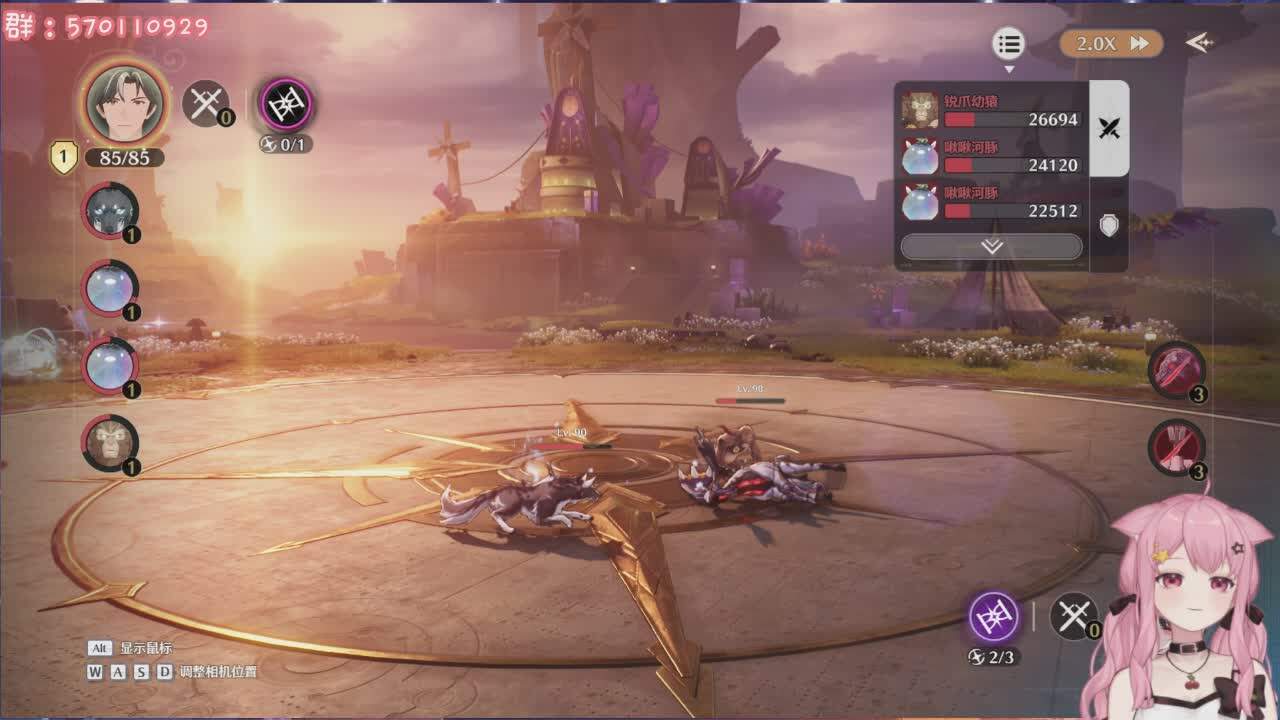1280x720 pixels.
Task: Click the bottom-right crossed swords icon
Action: (x=1074, y=616)
